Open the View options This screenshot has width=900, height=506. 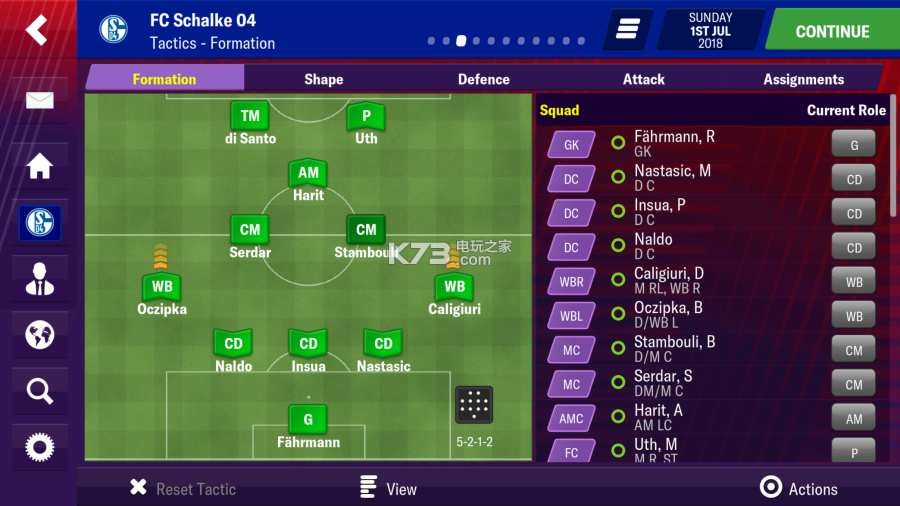(388, 488)
